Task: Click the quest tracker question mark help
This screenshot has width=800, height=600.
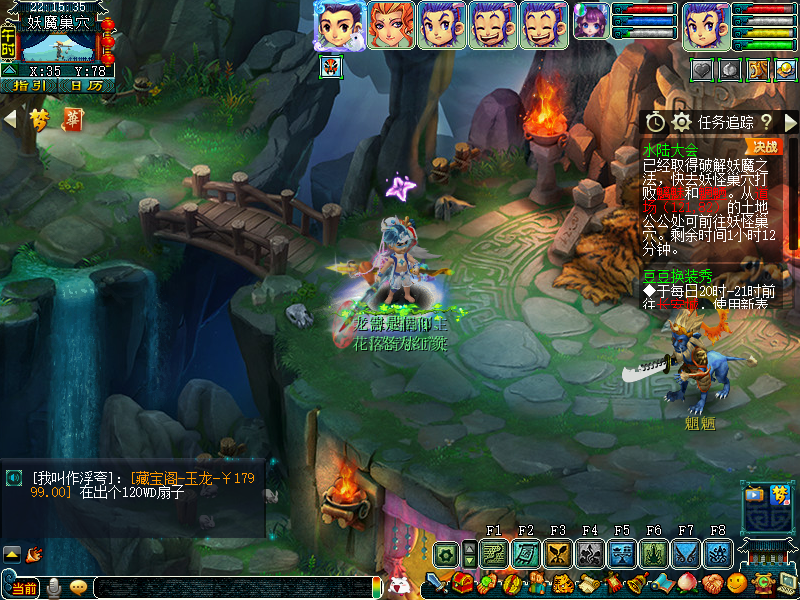Action: 766,122
